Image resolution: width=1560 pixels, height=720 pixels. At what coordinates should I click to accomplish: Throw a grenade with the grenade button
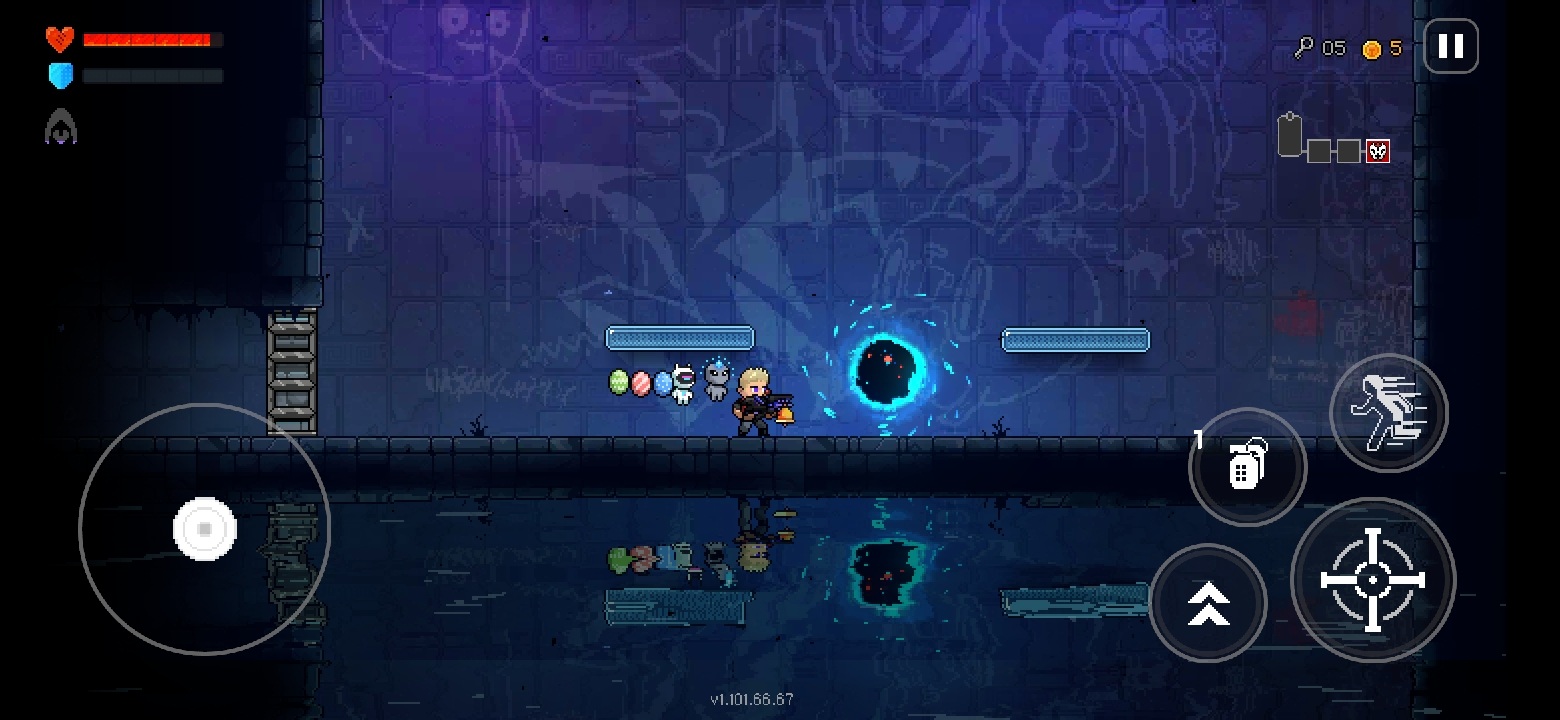[1246, 466]
